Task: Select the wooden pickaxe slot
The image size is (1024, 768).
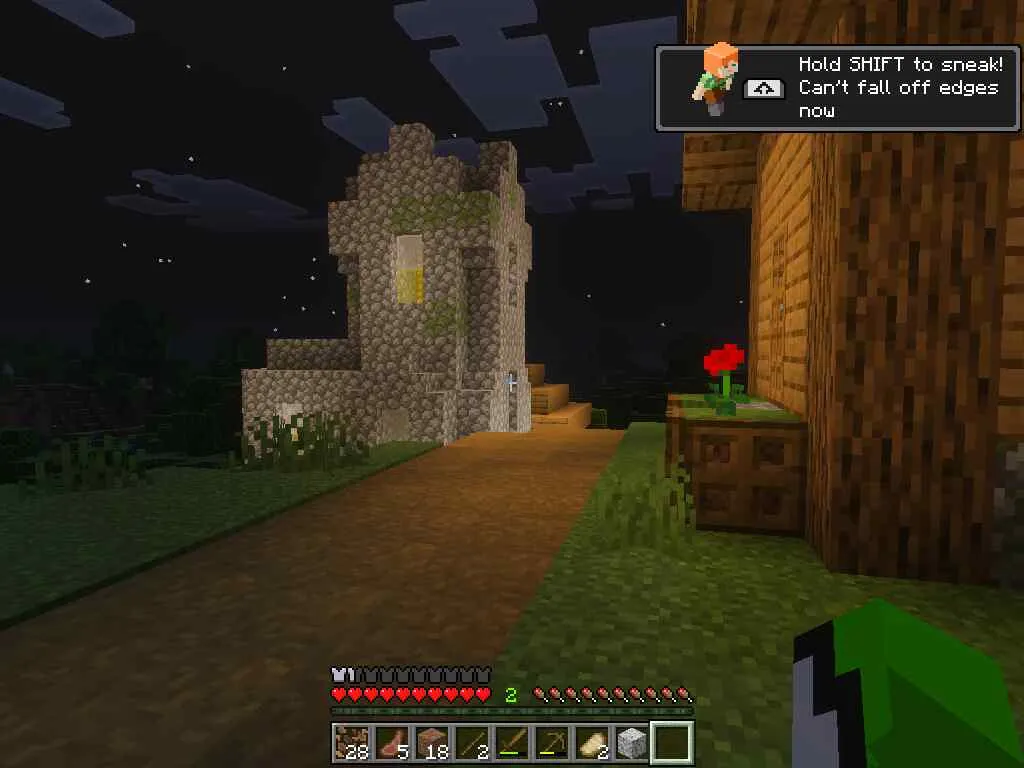Action: [551, 743]
